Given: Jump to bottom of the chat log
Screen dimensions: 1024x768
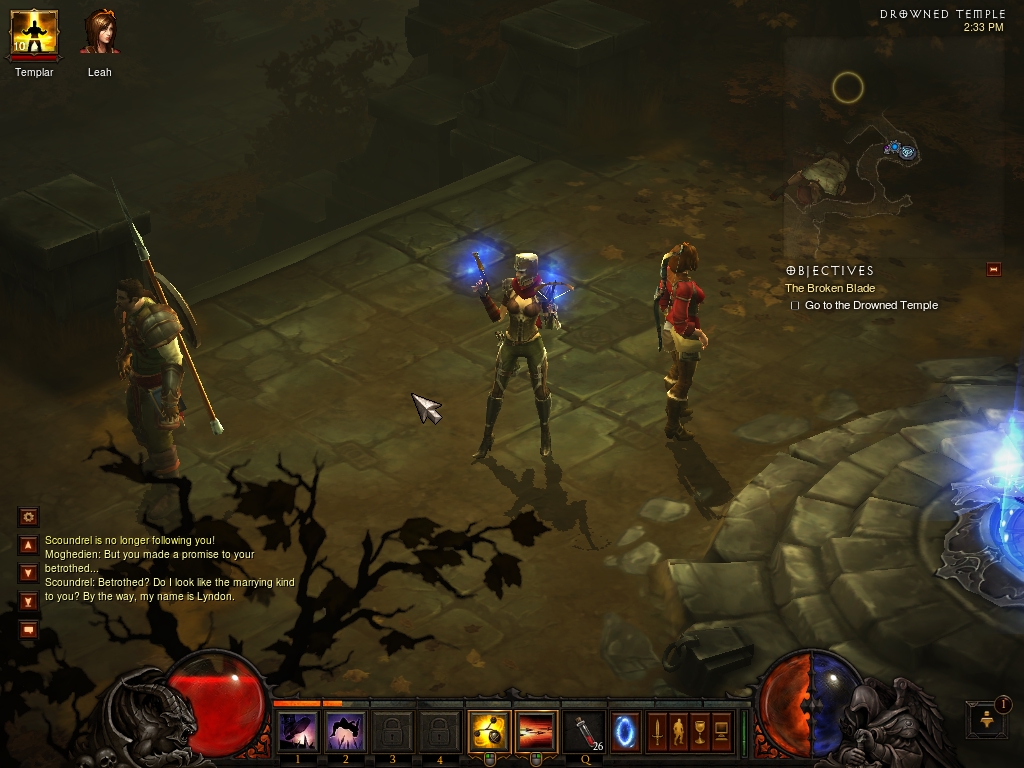Looking at the screenshot, I should 28,601.
